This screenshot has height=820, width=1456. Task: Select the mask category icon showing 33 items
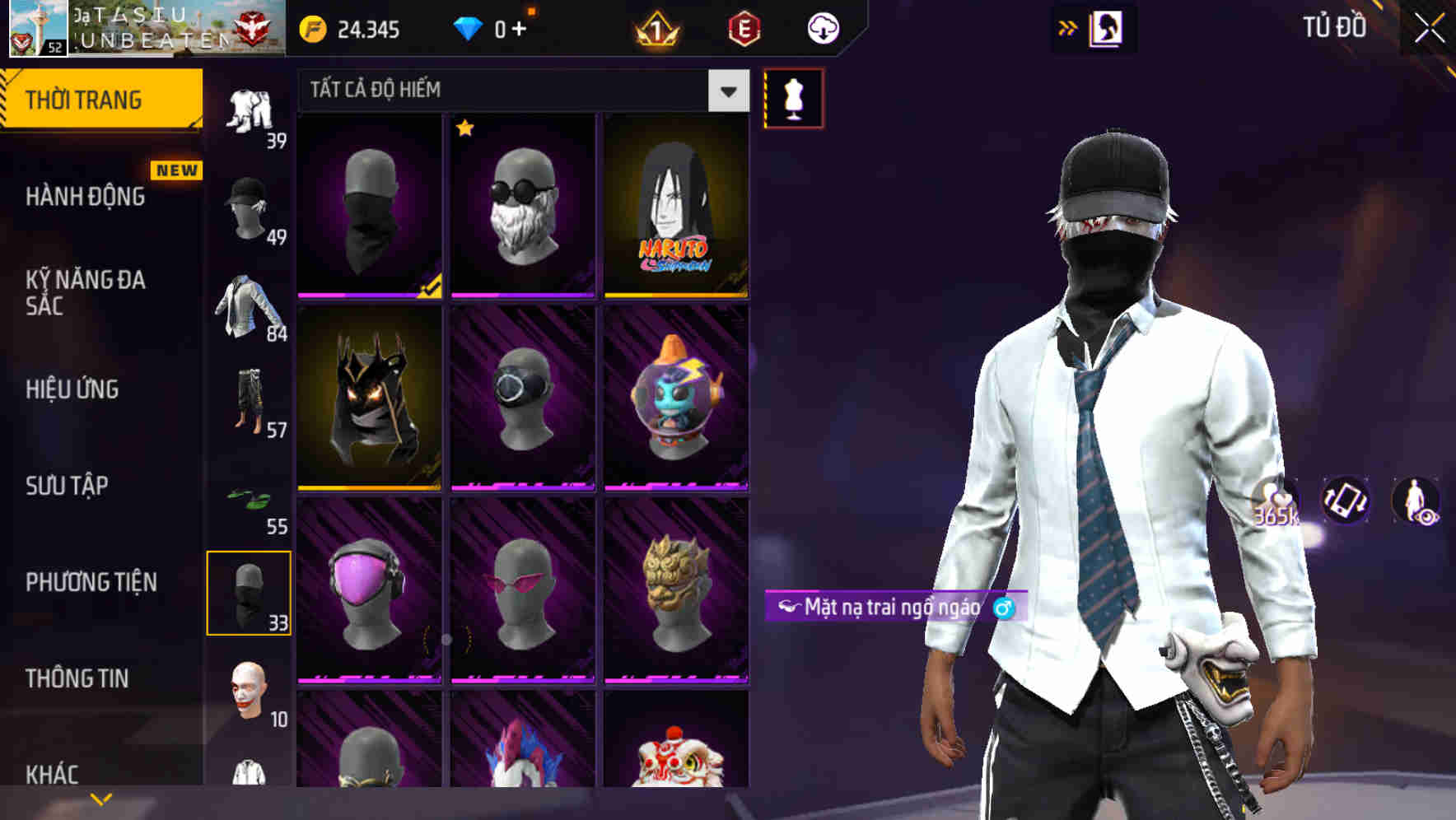pyautogui.click(x=250, y=591)
